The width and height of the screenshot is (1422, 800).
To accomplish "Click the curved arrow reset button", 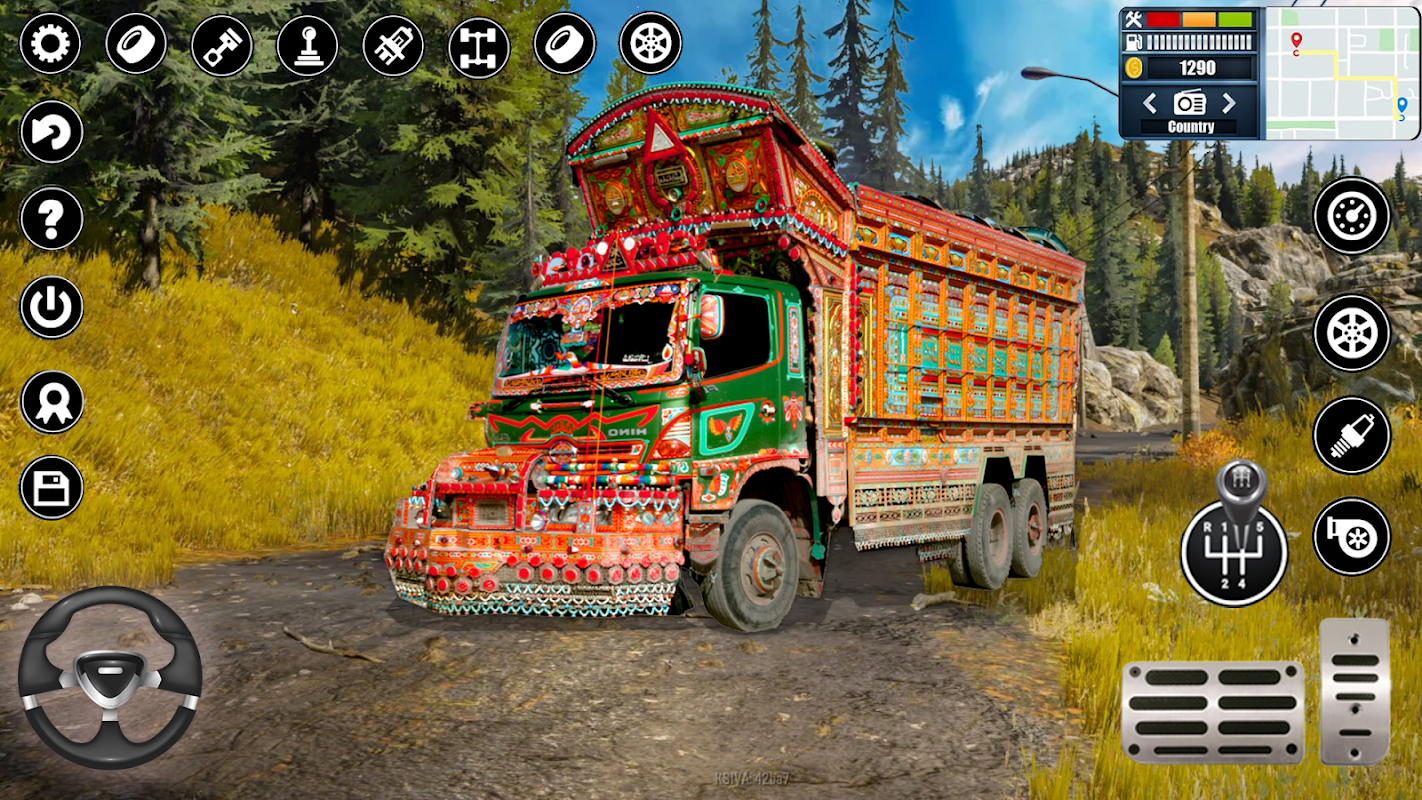I will pos(51,132).
